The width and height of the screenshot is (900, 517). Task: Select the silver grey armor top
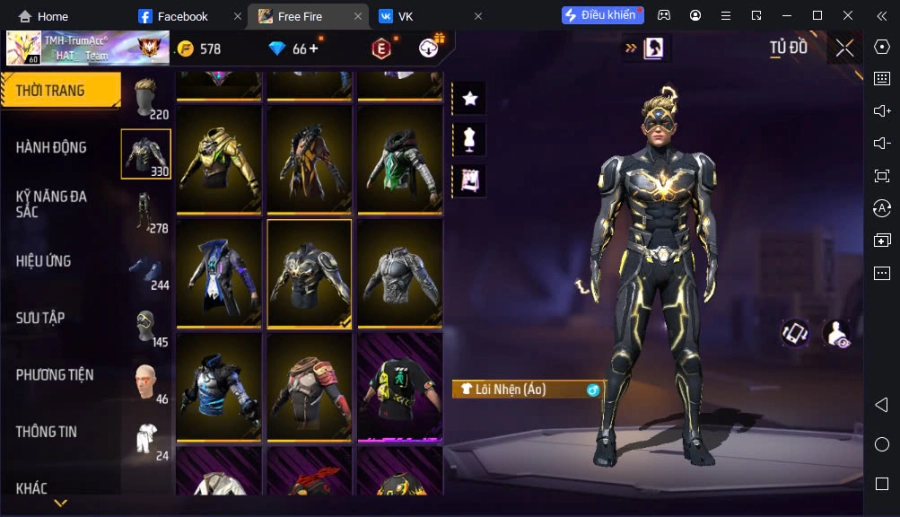pos(399,272)
